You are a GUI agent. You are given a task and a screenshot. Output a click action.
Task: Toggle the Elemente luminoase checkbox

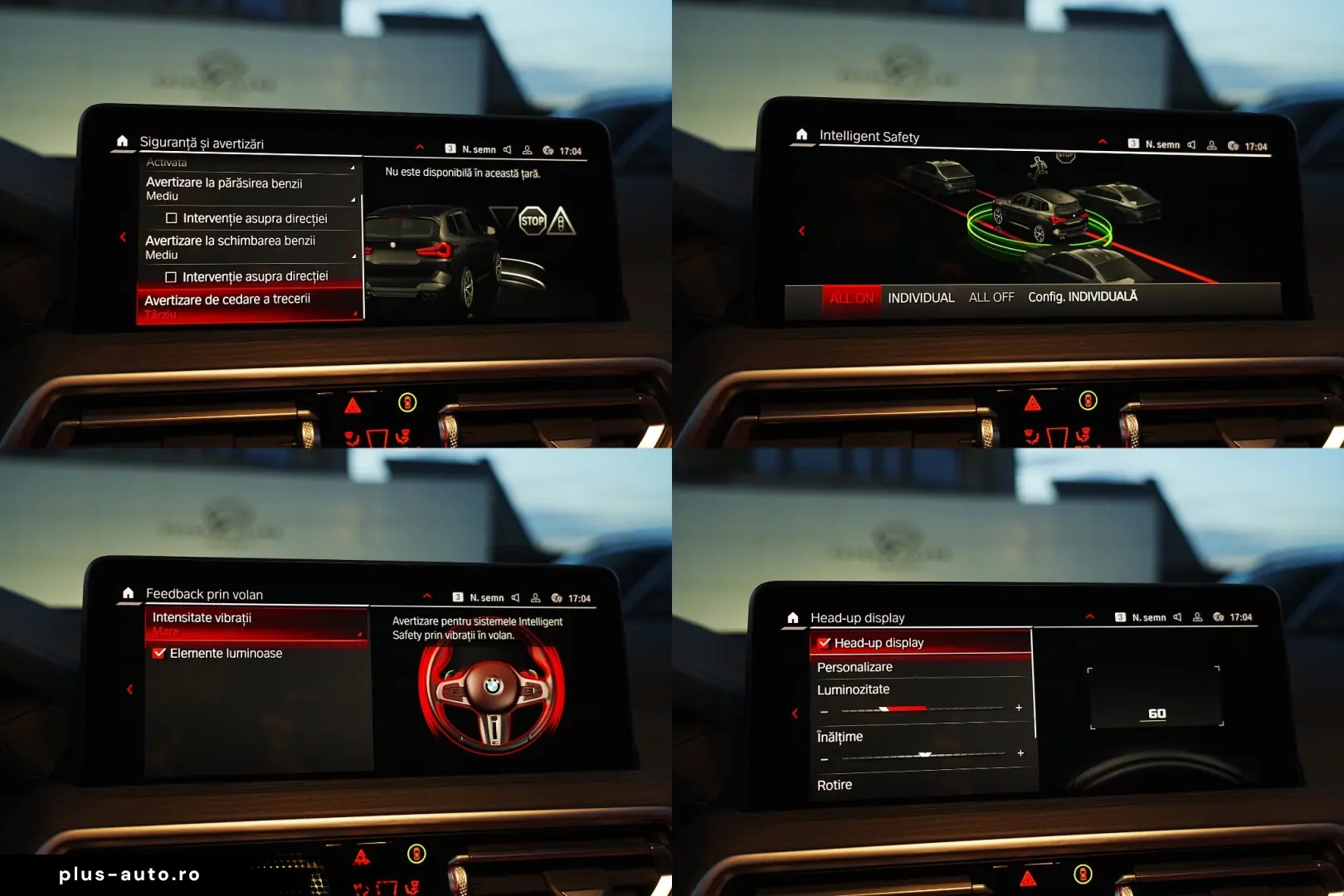(160, 654)
